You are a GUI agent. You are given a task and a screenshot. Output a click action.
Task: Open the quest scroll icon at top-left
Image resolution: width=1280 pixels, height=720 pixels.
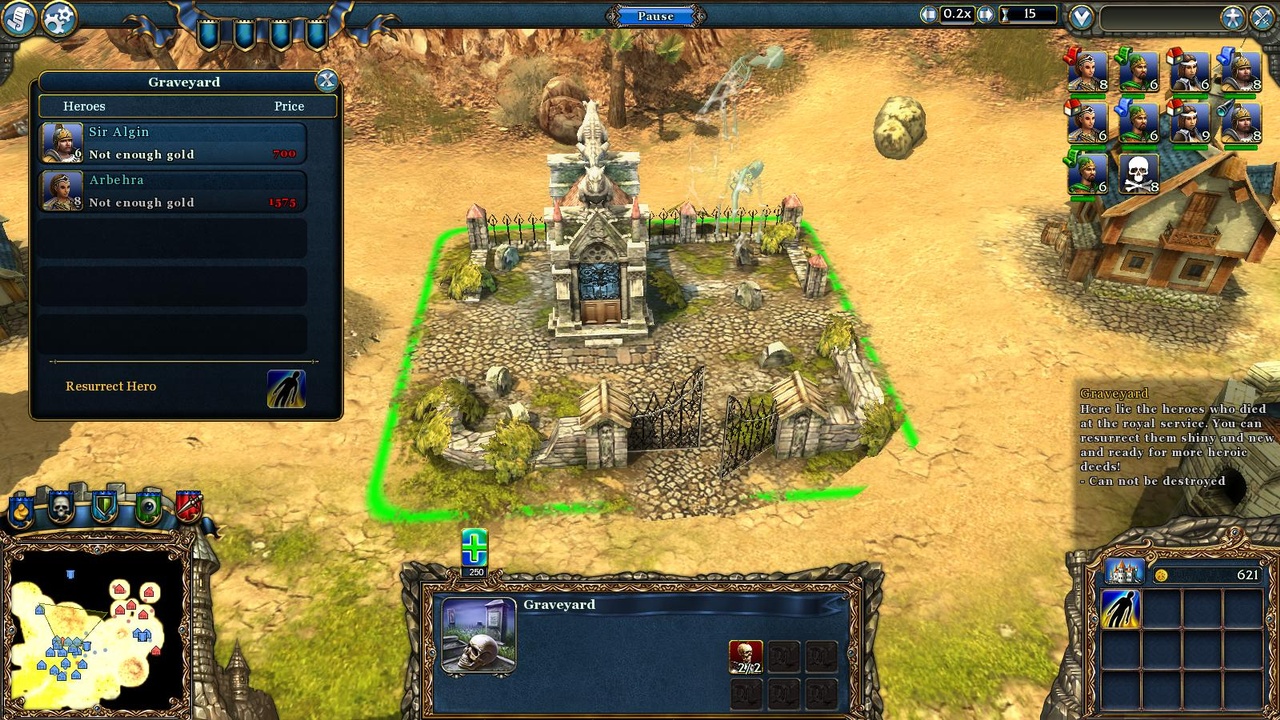tap(18, 18)
